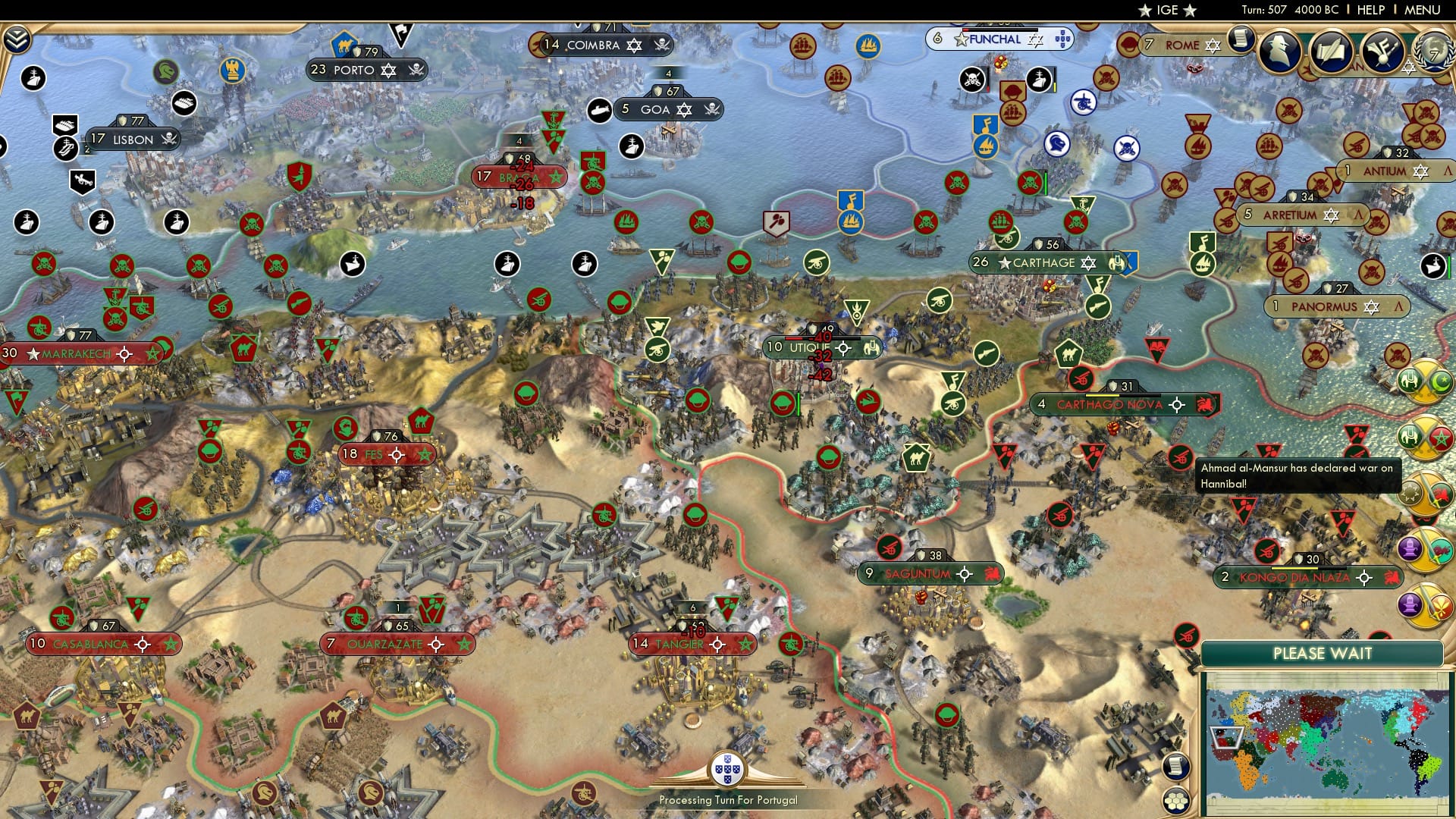
Task: Open the HELP menu
Action: pyautogui.click(x=1370, y=10)
